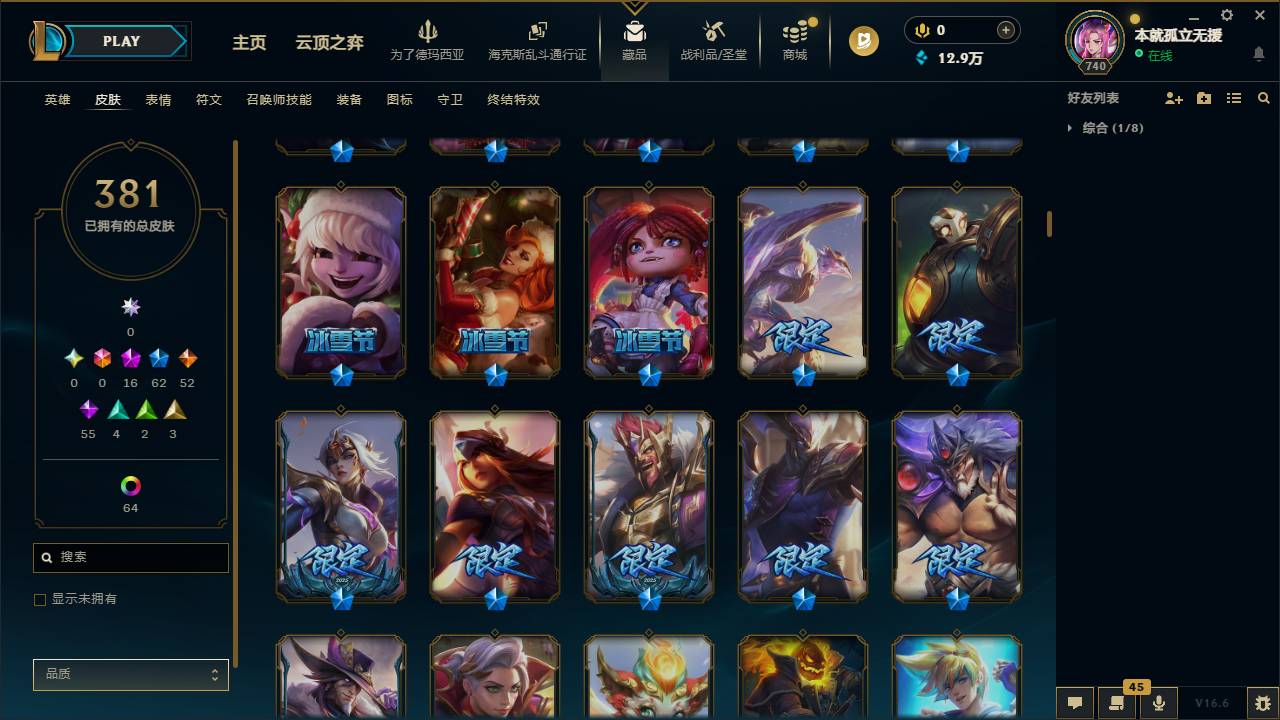1280x720 pixels.
Task: Open the friends group folder dropdown
Action: pyautogui.click(x=1203, y=97)
